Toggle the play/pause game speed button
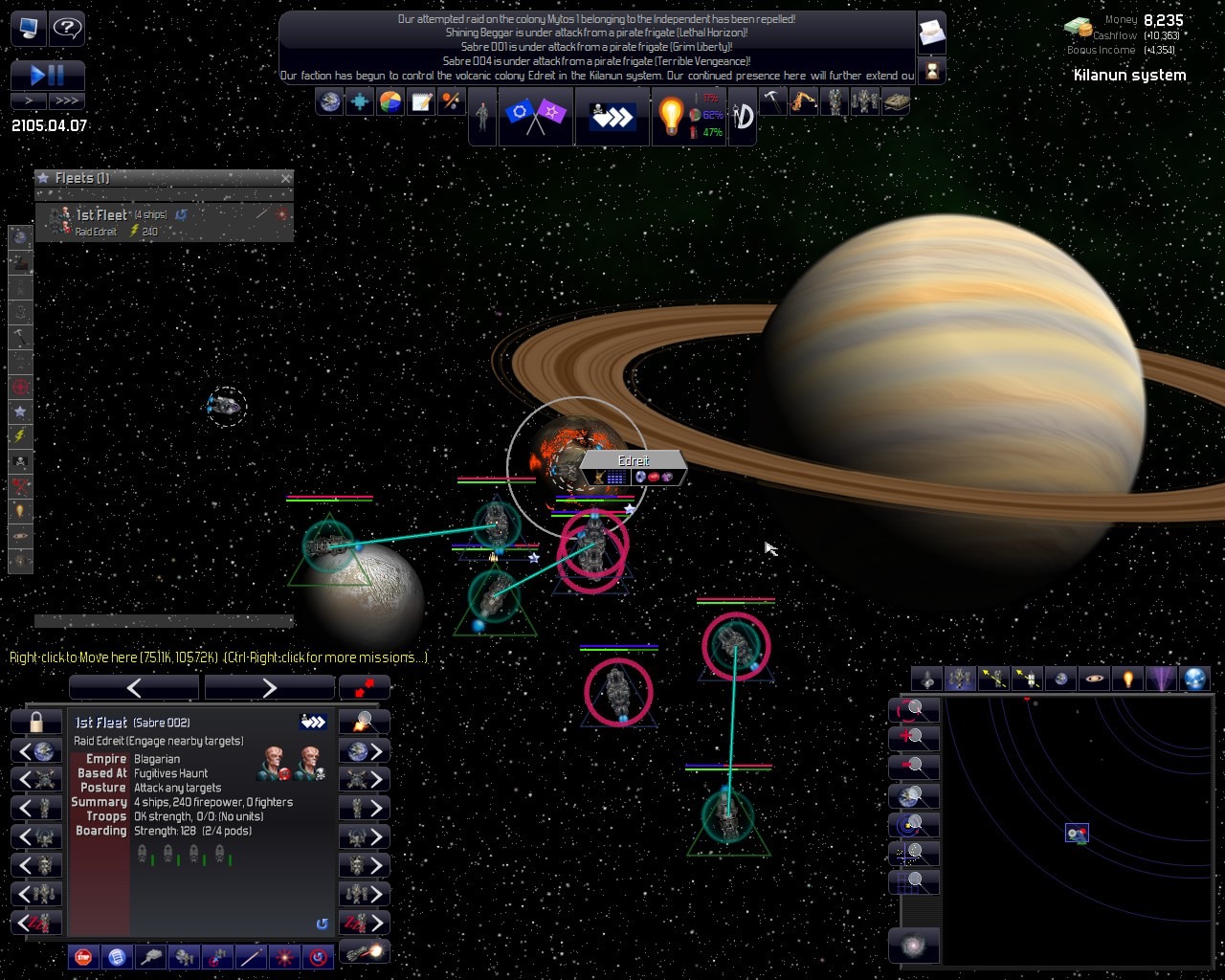 (48, 75)
